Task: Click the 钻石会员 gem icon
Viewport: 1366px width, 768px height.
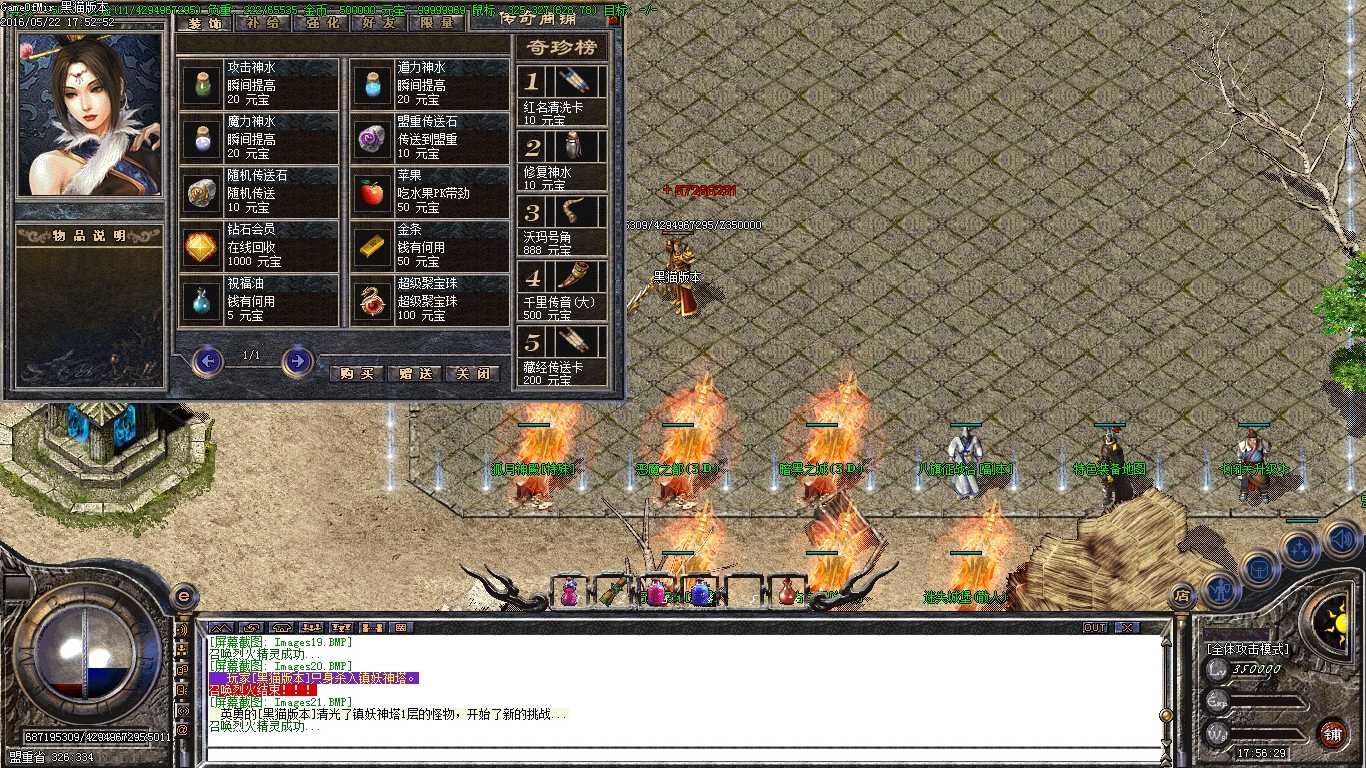Action: (200, 247)
